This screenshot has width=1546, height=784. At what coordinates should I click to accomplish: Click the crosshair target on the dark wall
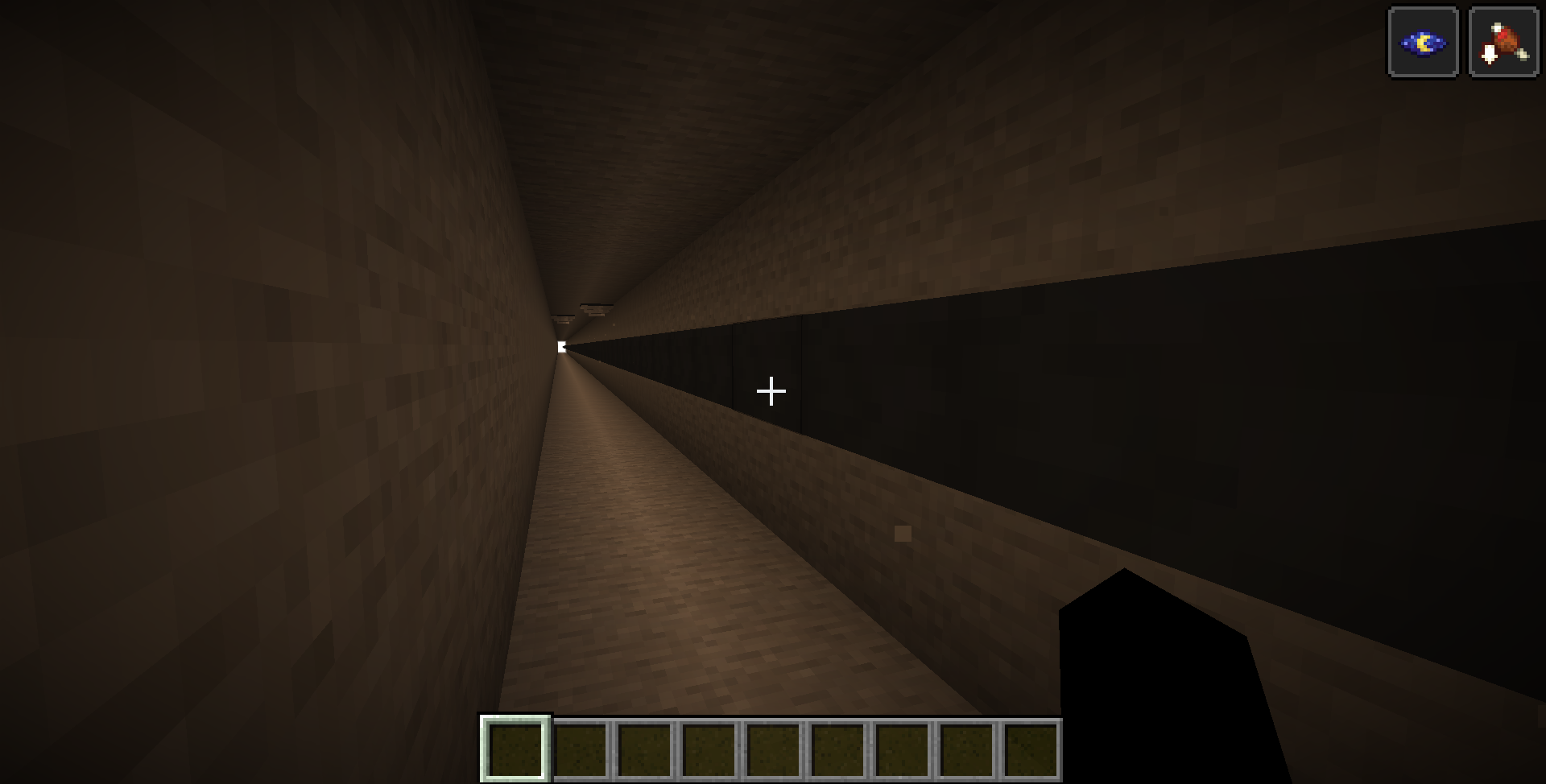point(771,391)
